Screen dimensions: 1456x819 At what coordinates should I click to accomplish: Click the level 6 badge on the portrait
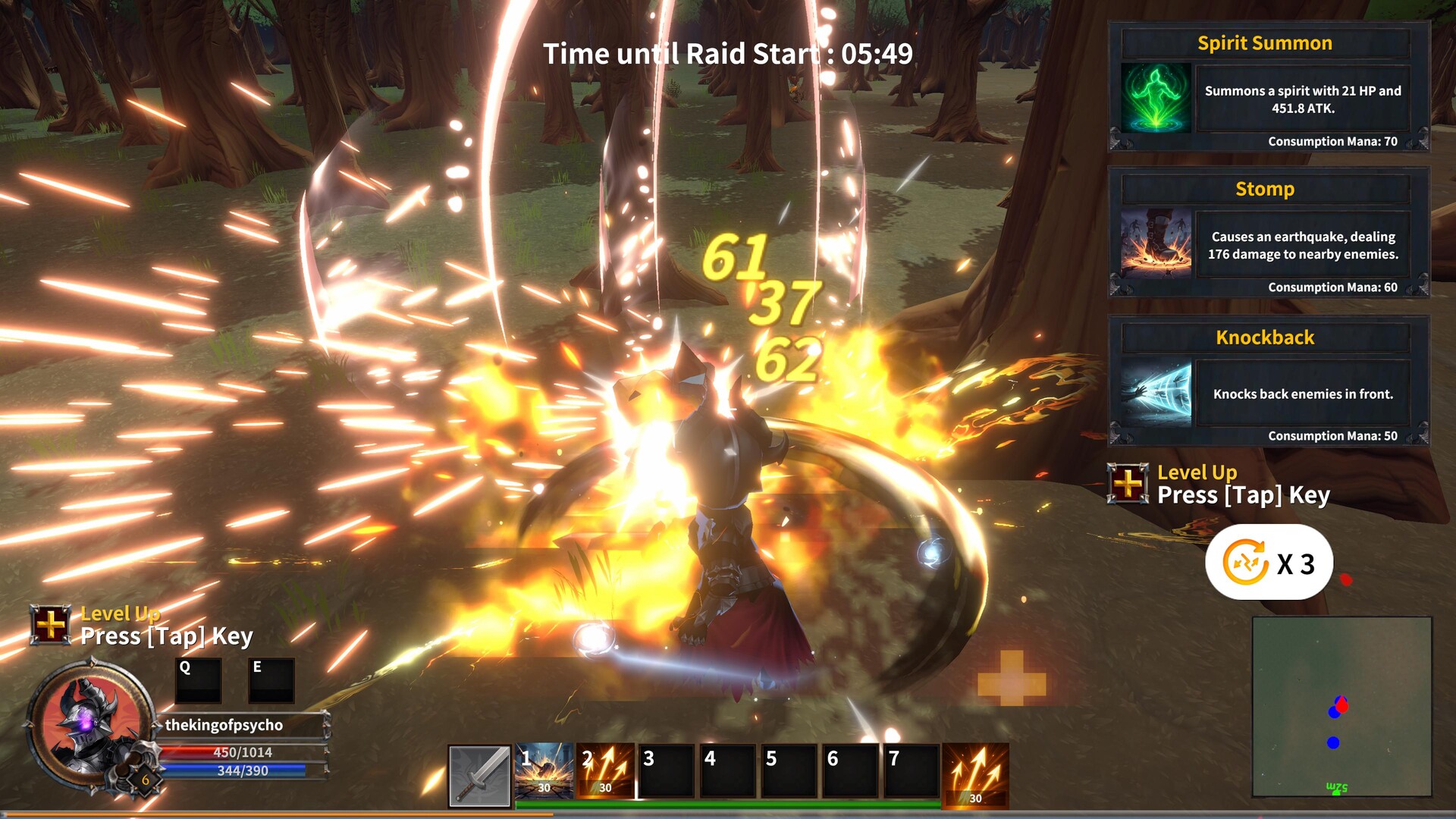click(145, 780)
